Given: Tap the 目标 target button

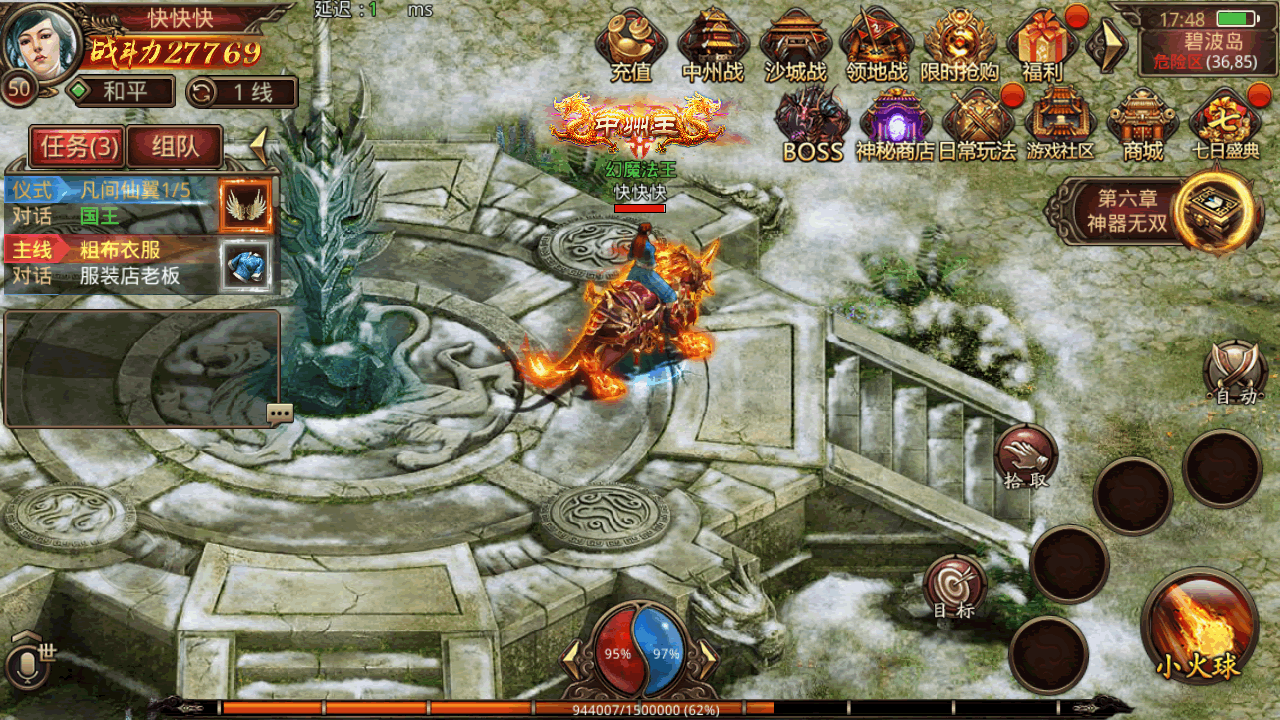Looking at the screenshot, I should click(954, 586).
